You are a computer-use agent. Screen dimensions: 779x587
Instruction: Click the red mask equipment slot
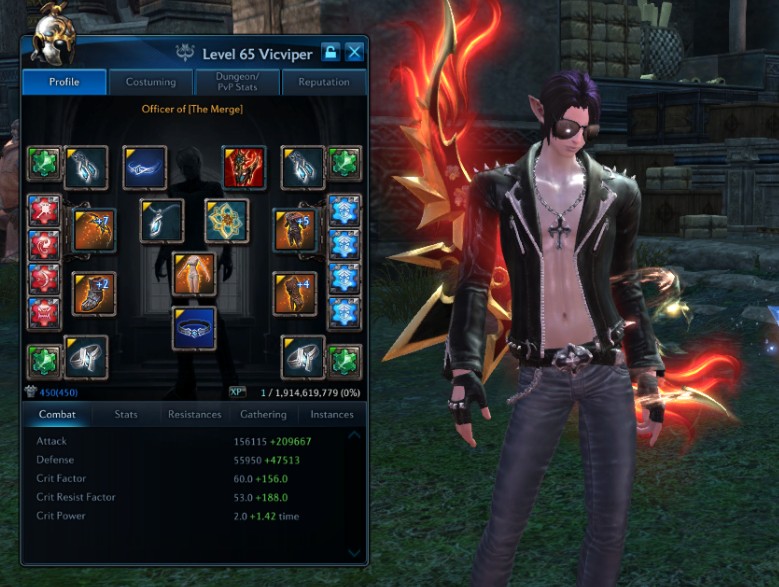pyautogui.click(x=244, y=167)
